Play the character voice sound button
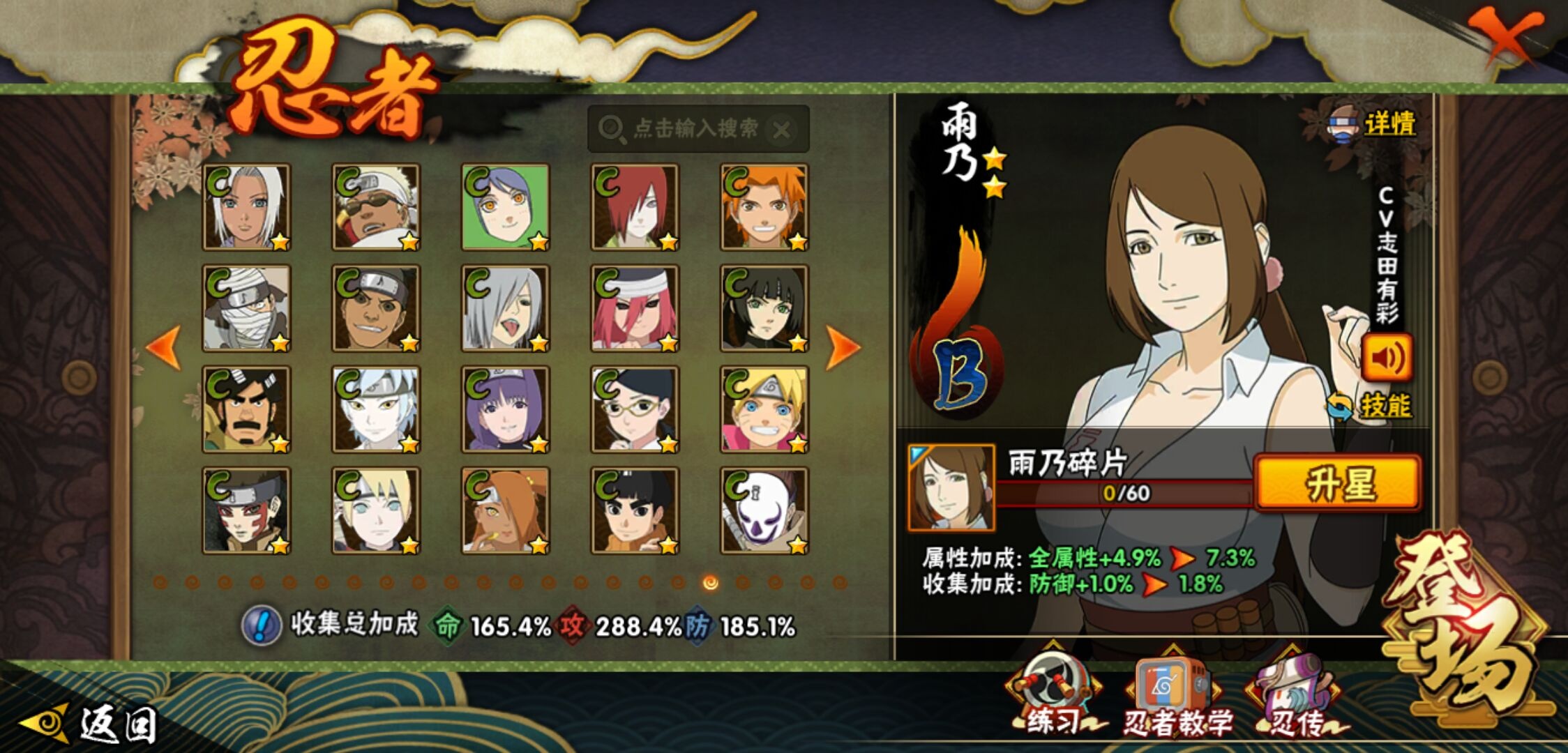 (x=1387, y=358)
